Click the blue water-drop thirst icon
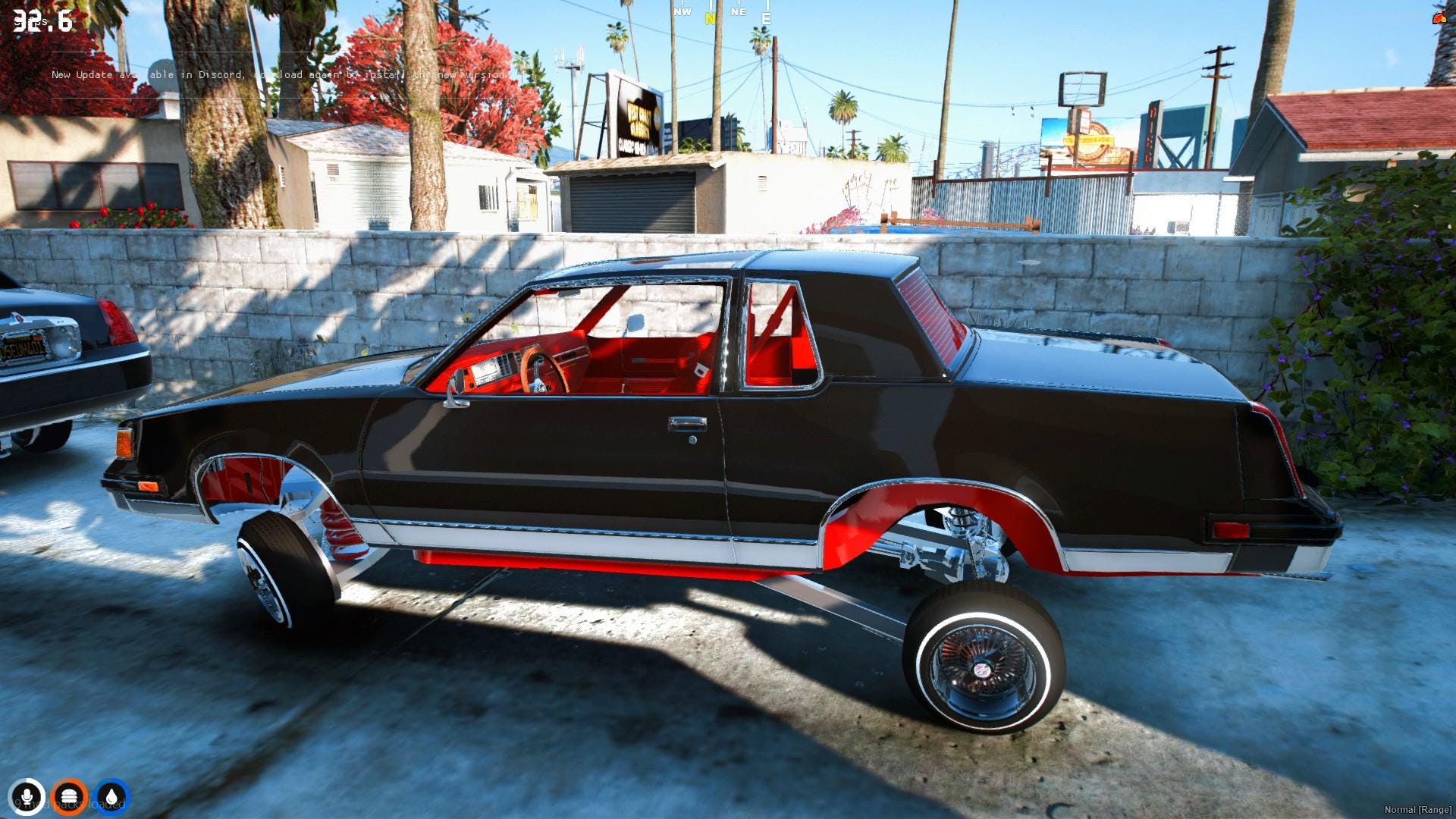The width and height of the screenshot is (1456, 819). click(112, 795)
